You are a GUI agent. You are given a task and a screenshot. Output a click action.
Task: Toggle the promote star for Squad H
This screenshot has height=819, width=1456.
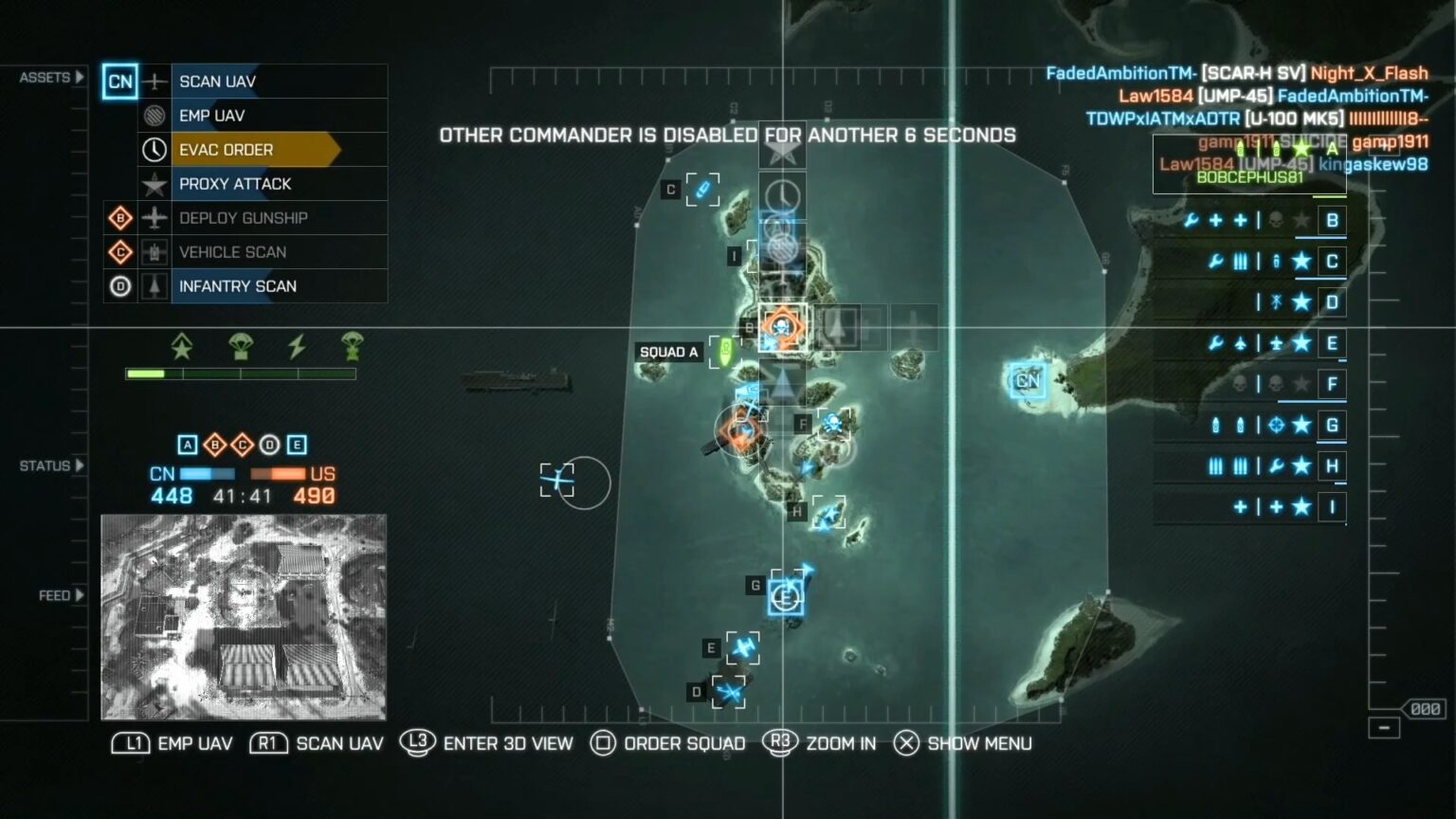(x=1302, y=465)
